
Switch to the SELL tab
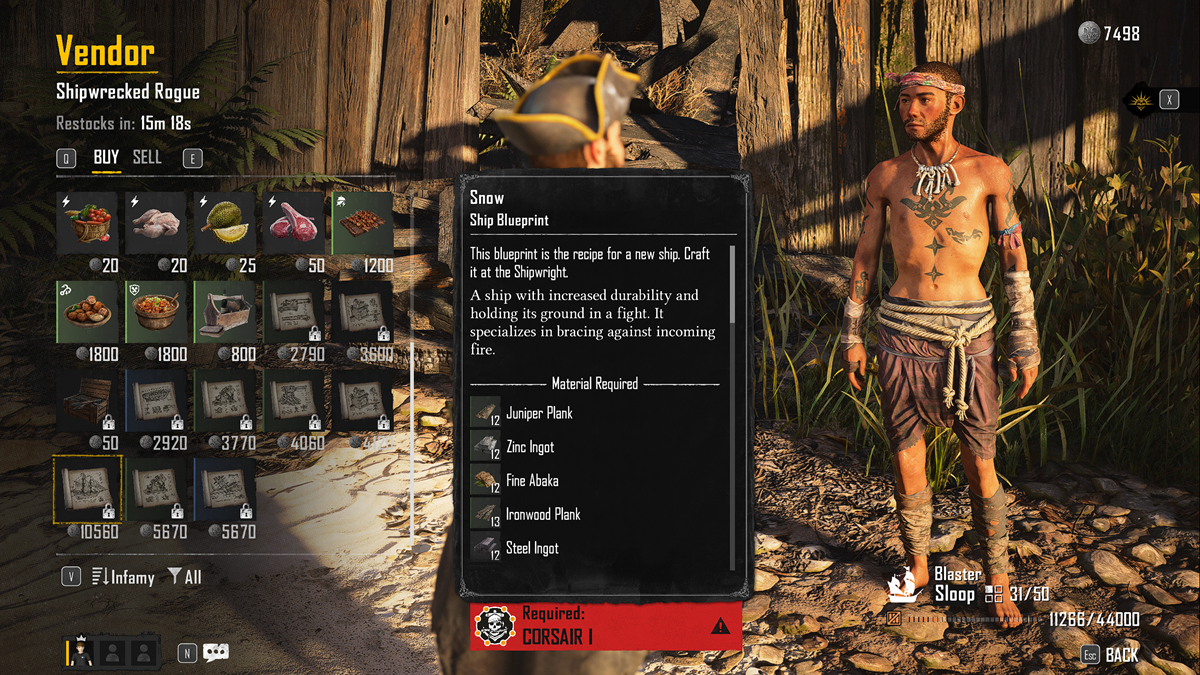click(x=147, y=157)
